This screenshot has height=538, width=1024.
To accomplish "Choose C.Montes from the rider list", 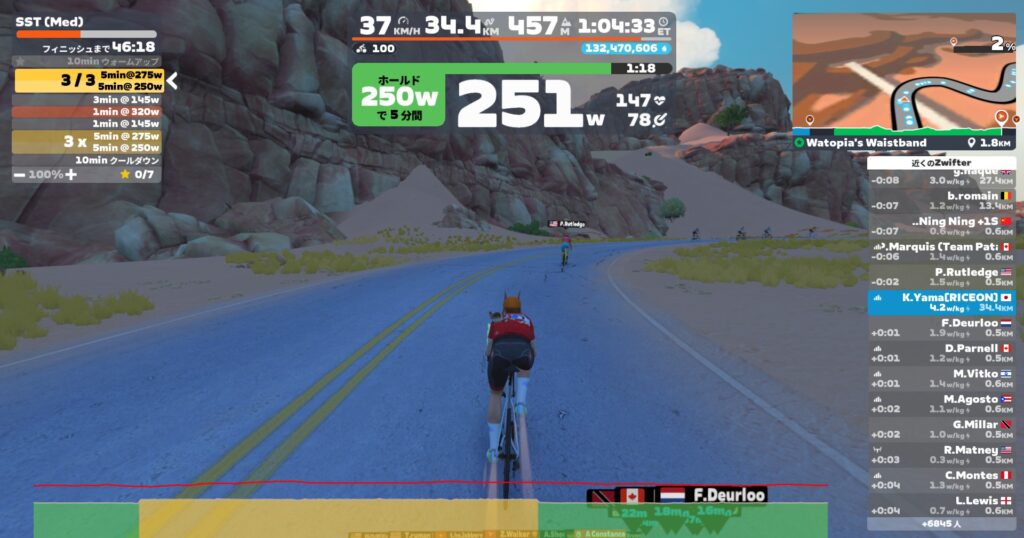I will [x=941, y=480].
